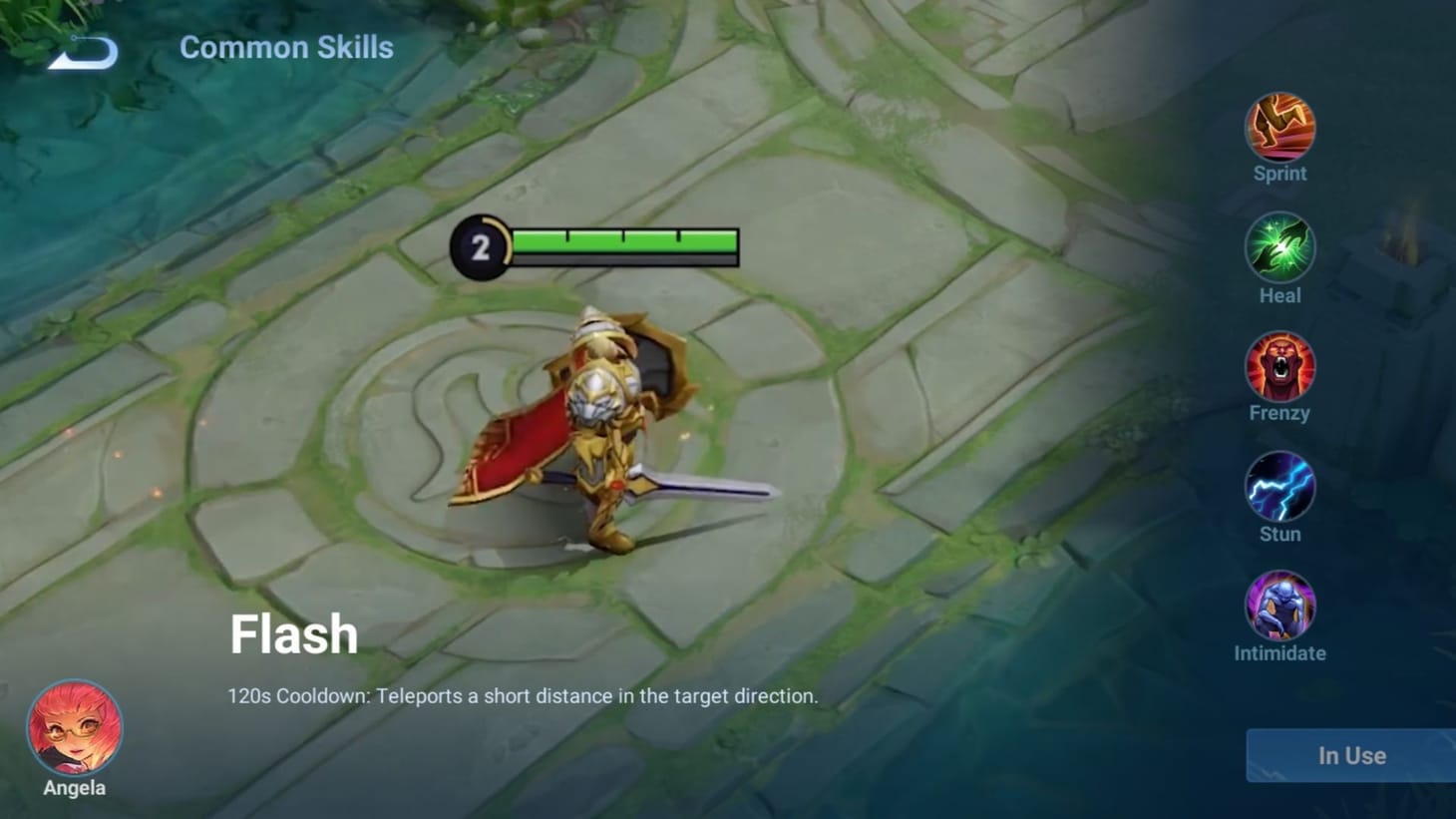Click the Flash cooldown description text
The height and width of the screenshot is (819, 1456).
[x=523, y=696]
